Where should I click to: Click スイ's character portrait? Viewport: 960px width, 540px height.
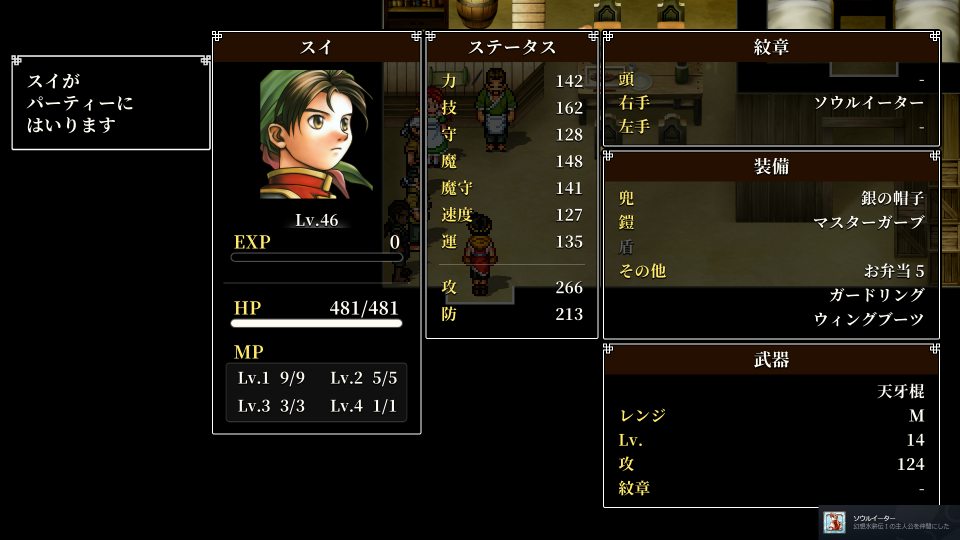(316, 135)
